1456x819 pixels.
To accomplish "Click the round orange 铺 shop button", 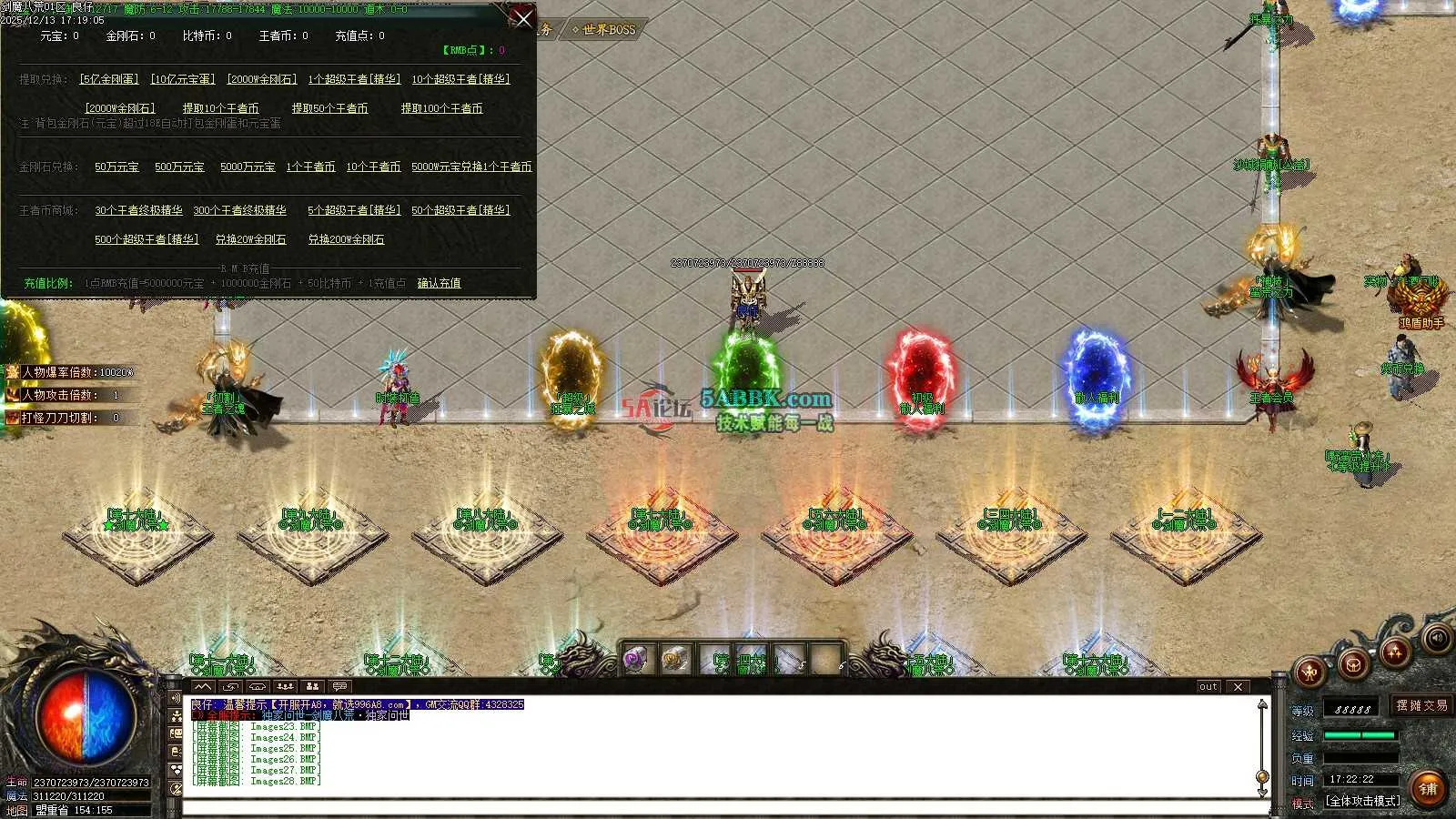I will pyautogui.click(x=1428, y=788).
